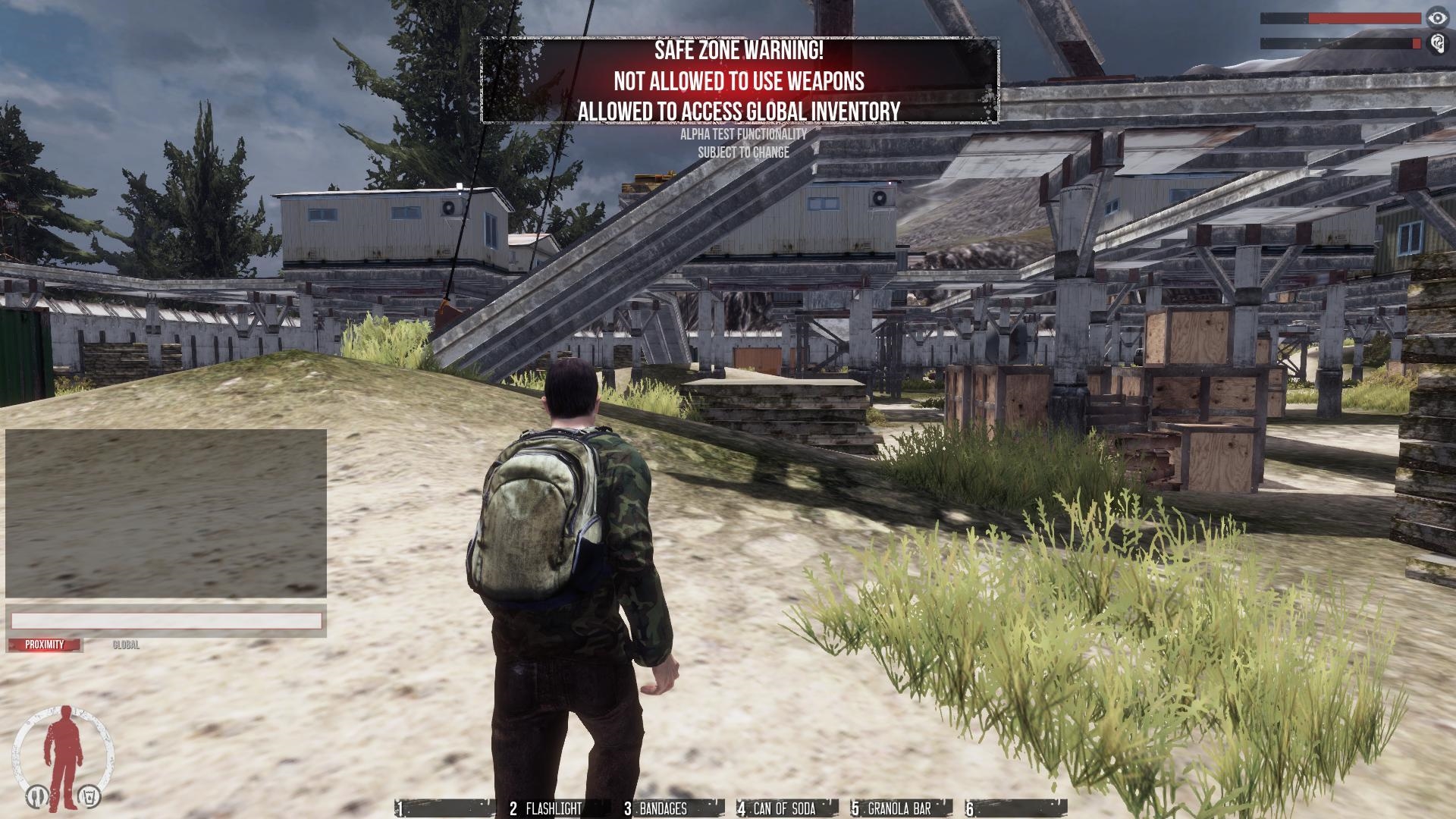Image resolution: width=1456 pixels, height=819 pixels.
Task: Click the drink thirst status icon
Action: 89,795
